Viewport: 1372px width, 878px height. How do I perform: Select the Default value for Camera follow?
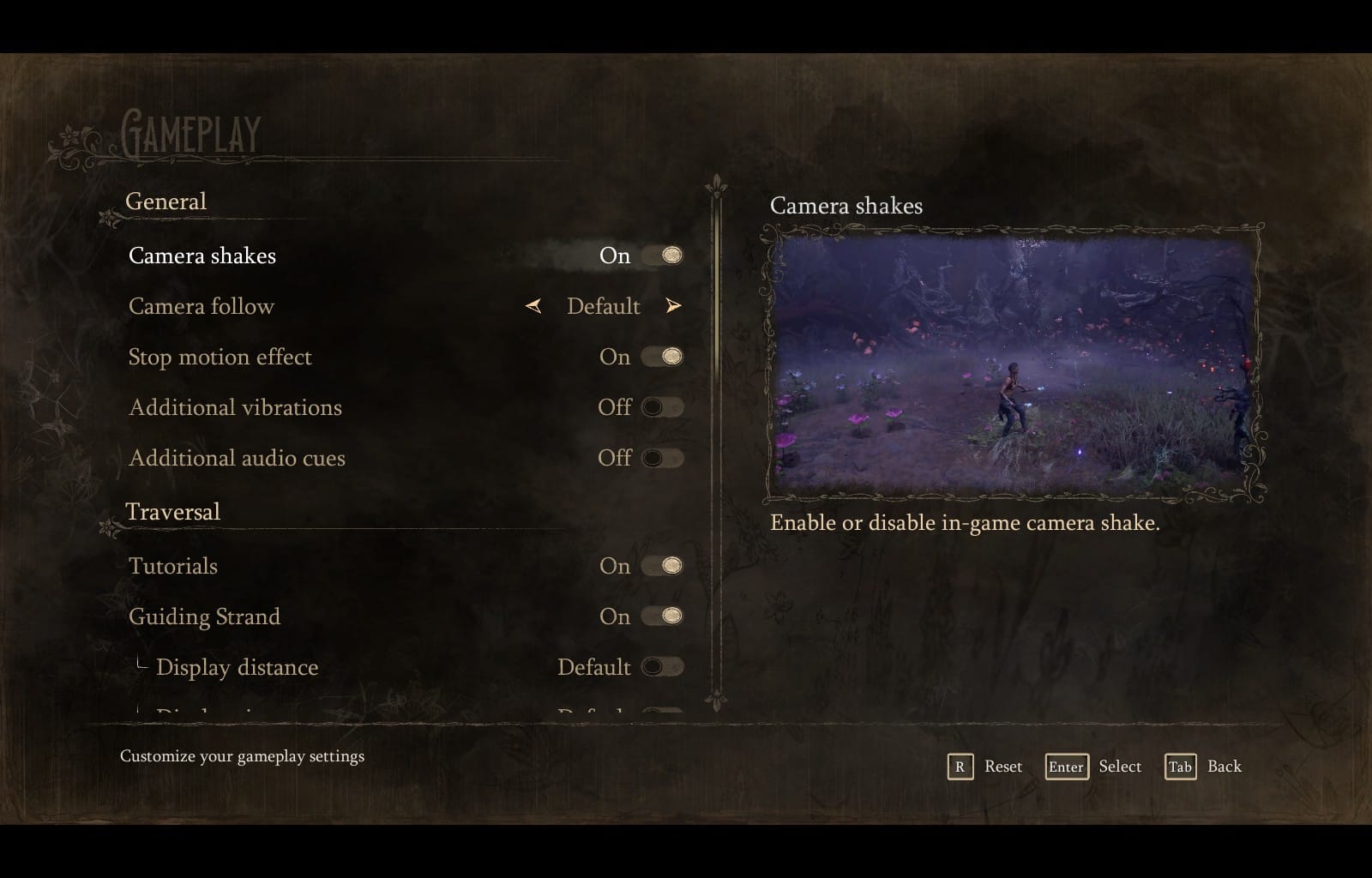[x=603, y=306]
